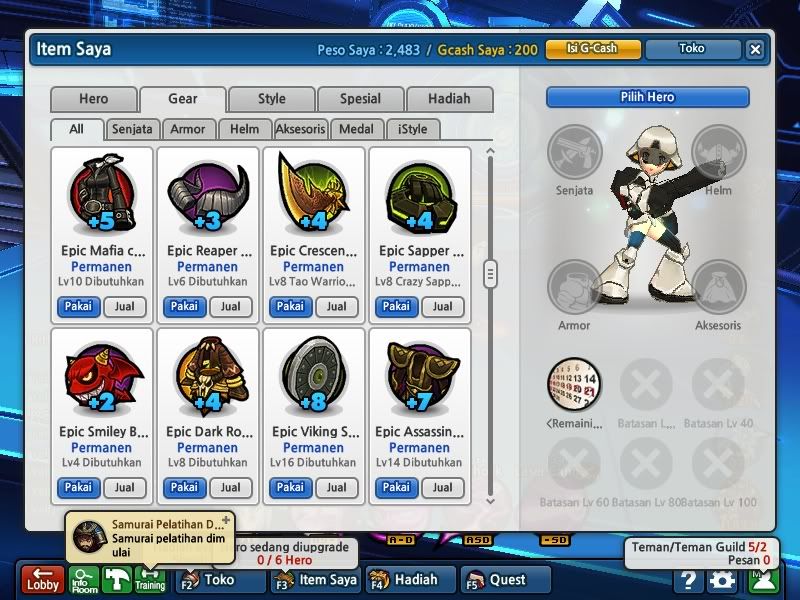Return to Lobby
Viewport: 800px width, 600px height.
tap(43, 580)
